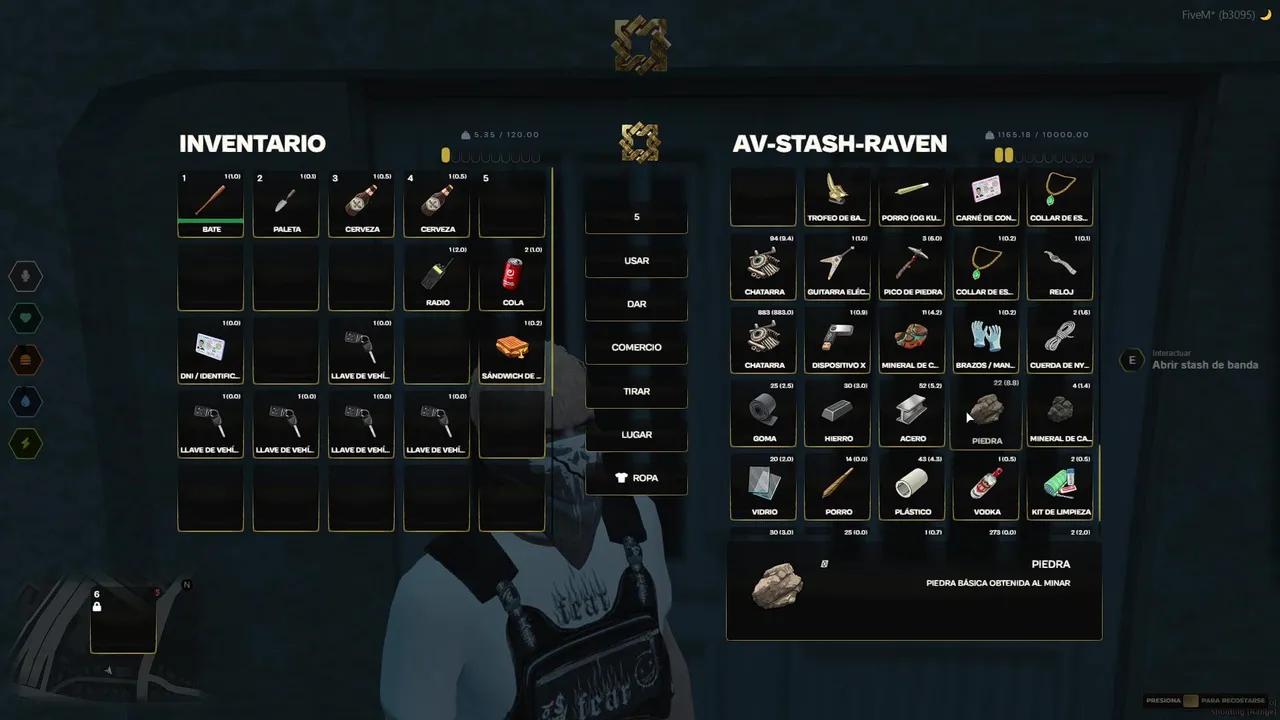
Task: Open the COMERCIO option
Action: [x=636, y=347]
